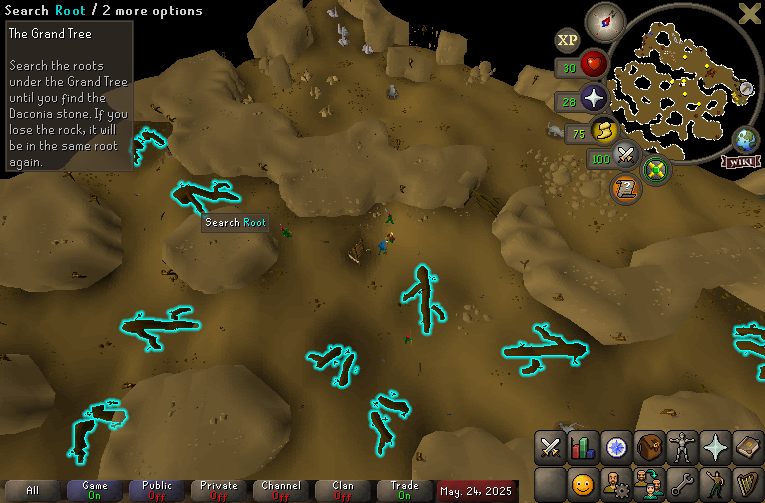Click the Trade chat filter button
Image resolution: width=765 pixels, height=503 pixels.
pos(404,490)
